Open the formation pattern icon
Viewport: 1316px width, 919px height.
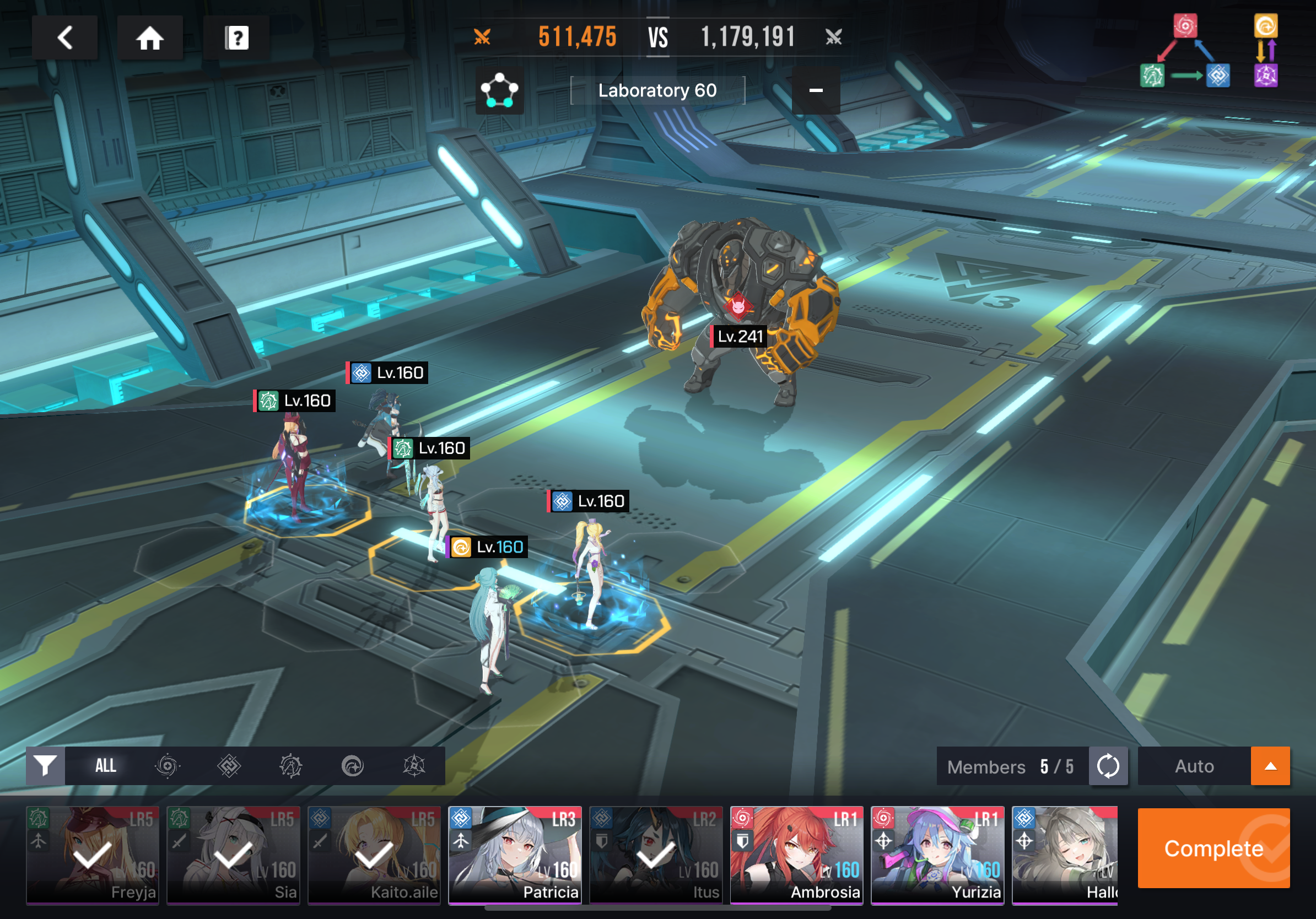pos(499,90)
